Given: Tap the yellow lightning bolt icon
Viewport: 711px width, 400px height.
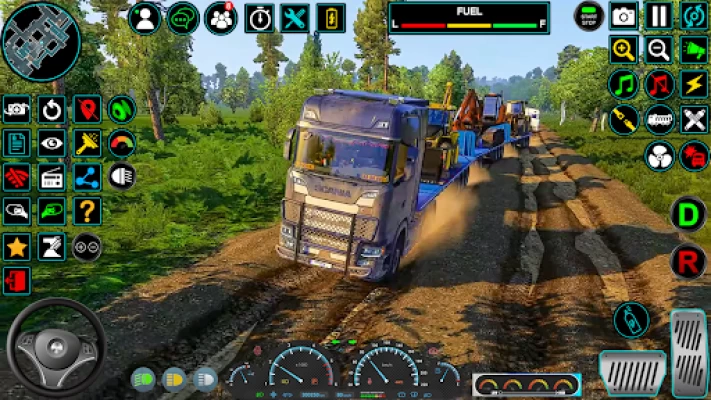Looking at the screenshot, I should tap(693, 84).
